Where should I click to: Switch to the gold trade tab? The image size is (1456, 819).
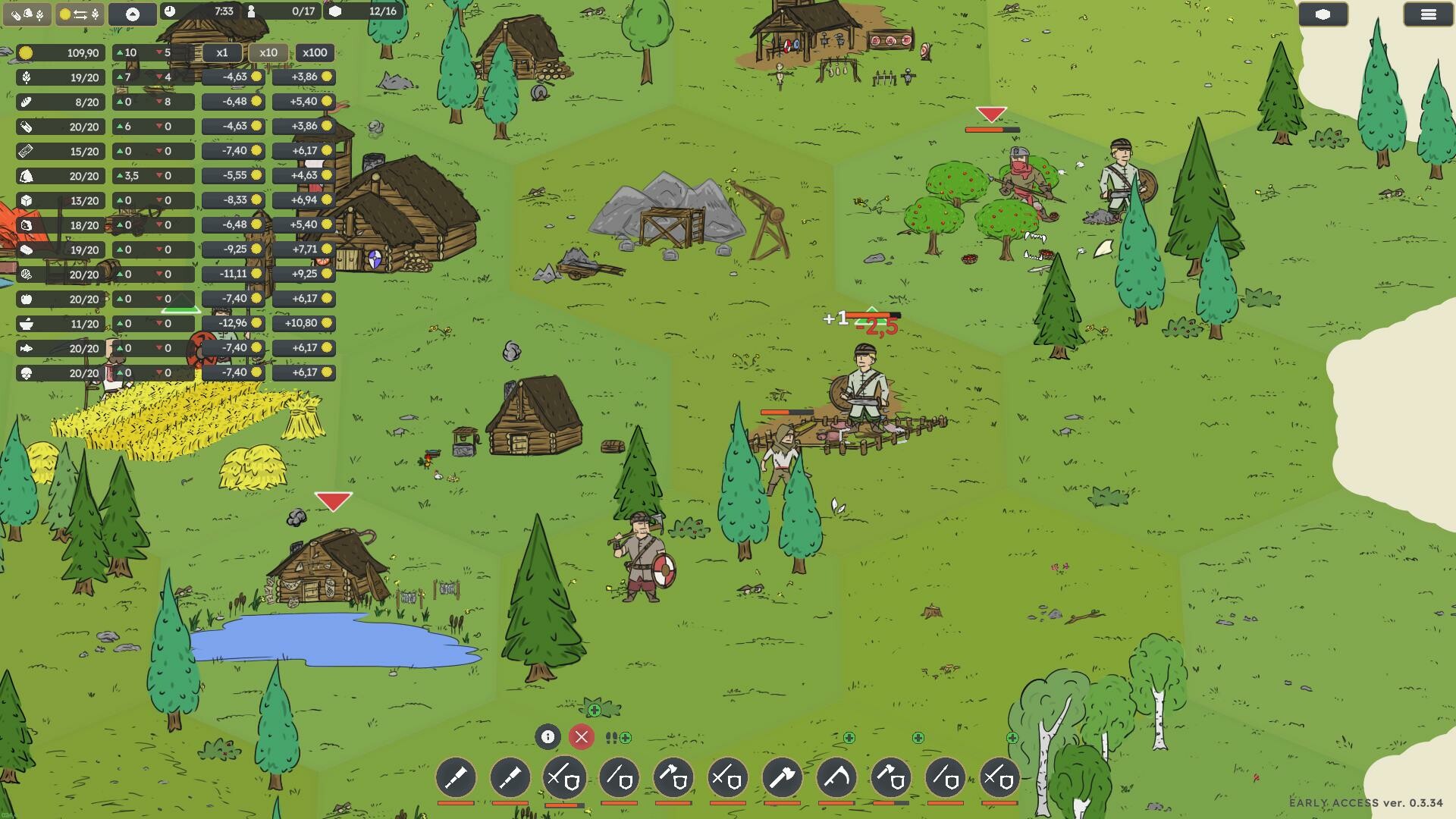click(80, 14)
